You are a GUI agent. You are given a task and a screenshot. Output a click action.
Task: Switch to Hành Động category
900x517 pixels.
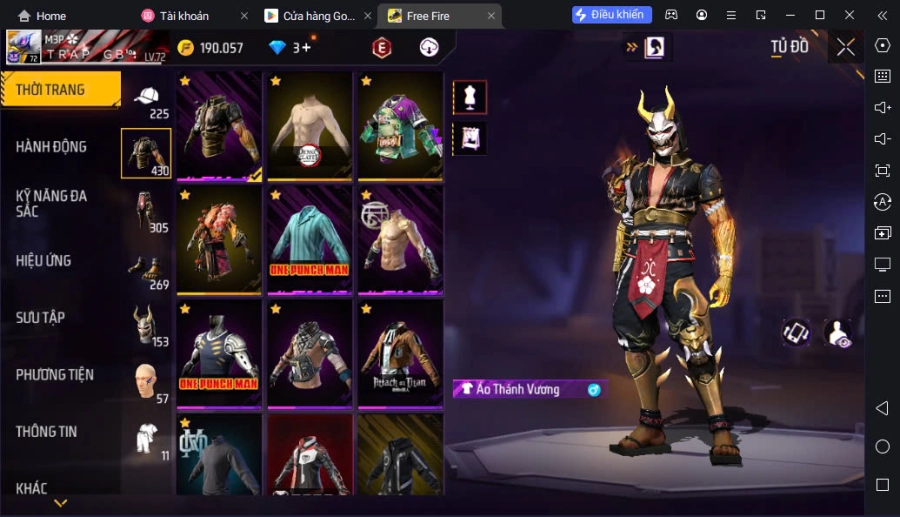(x=52, y=147)
